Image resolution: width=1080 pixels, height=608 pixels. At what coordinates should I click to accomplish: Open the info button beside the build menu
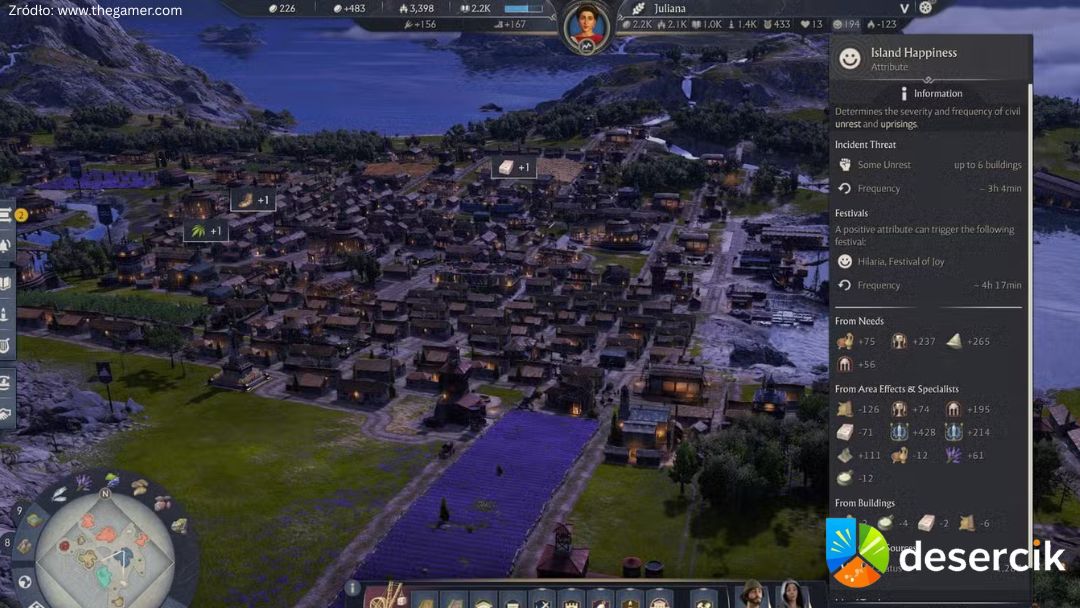(352, 588)
